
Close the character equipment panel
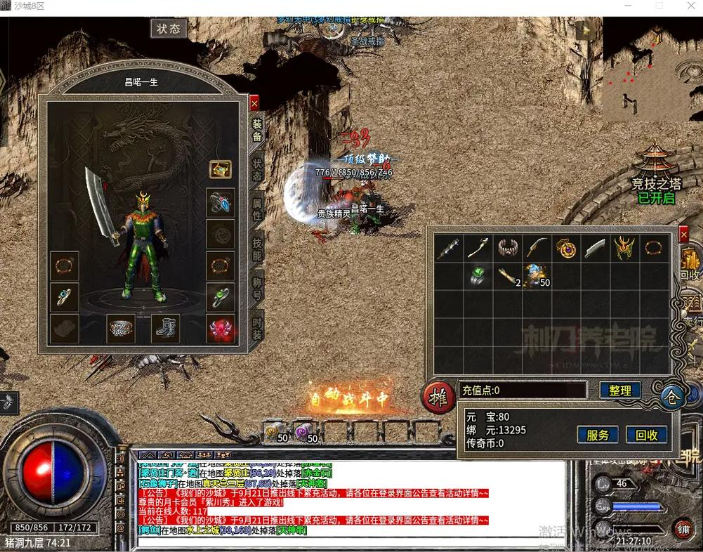pyautogui.click(x=254, y=102)
